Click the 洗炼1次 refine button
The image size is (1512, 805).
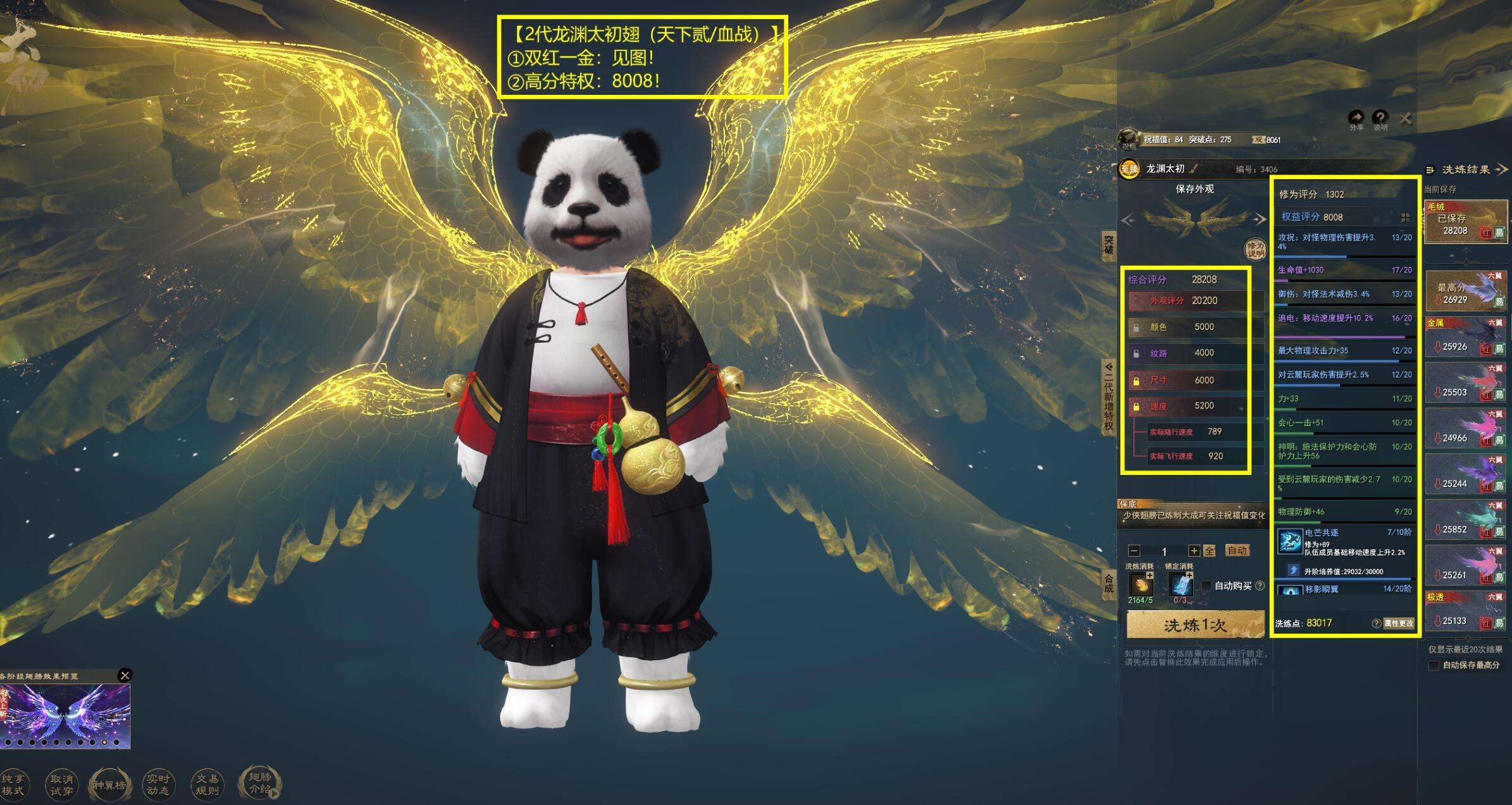click(x=1194, y=625)
